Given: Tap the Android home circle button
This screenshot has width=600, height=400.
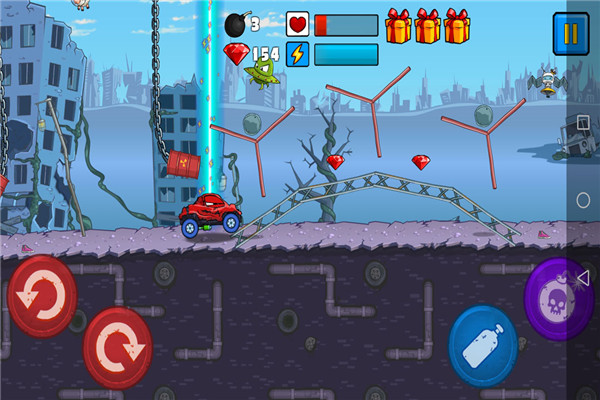Looking at the screenshot, I should click(x=583, y=200).
